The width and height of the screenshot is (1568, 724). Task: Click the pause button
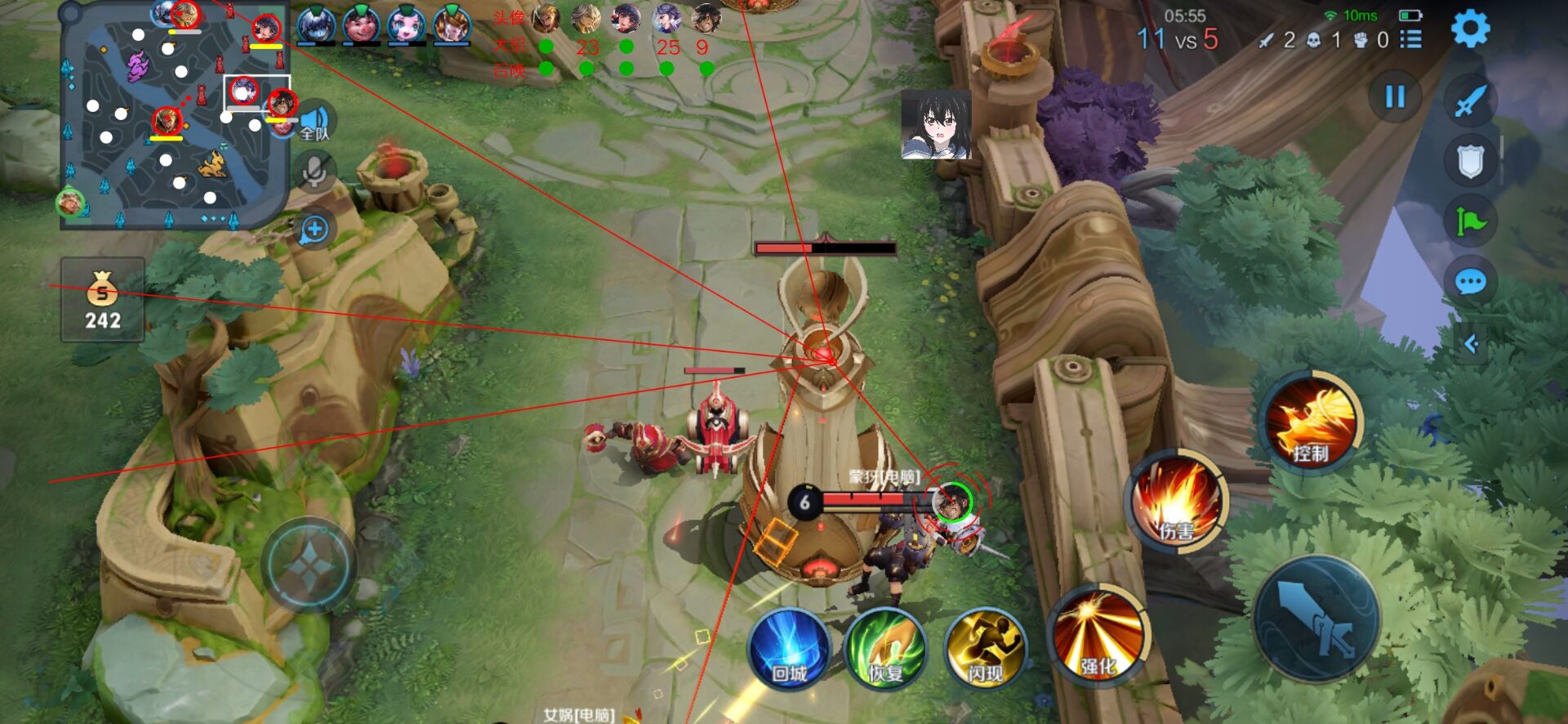[1395, 97]
